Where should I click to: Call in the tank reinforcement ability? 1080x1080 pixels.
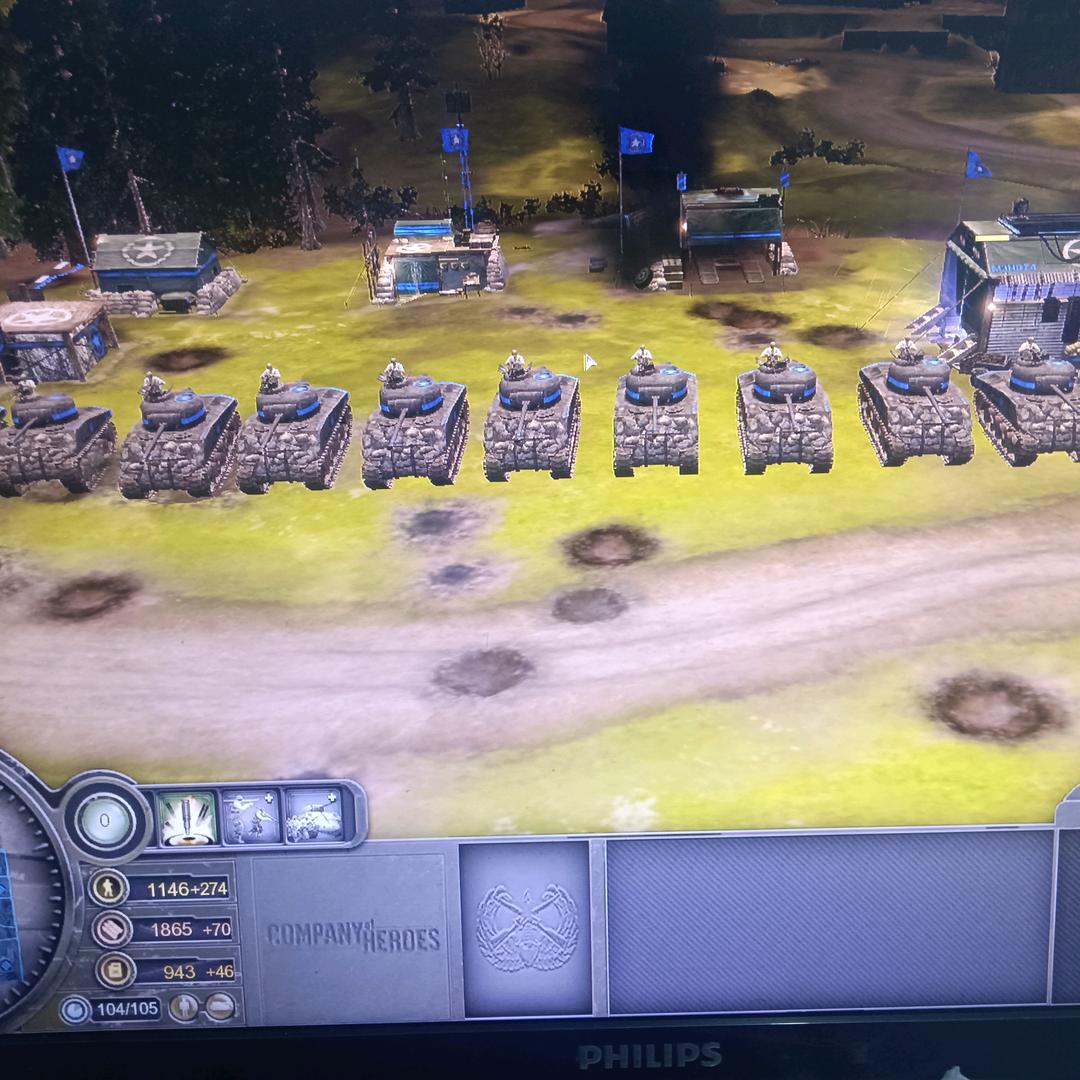click(314, 817)
